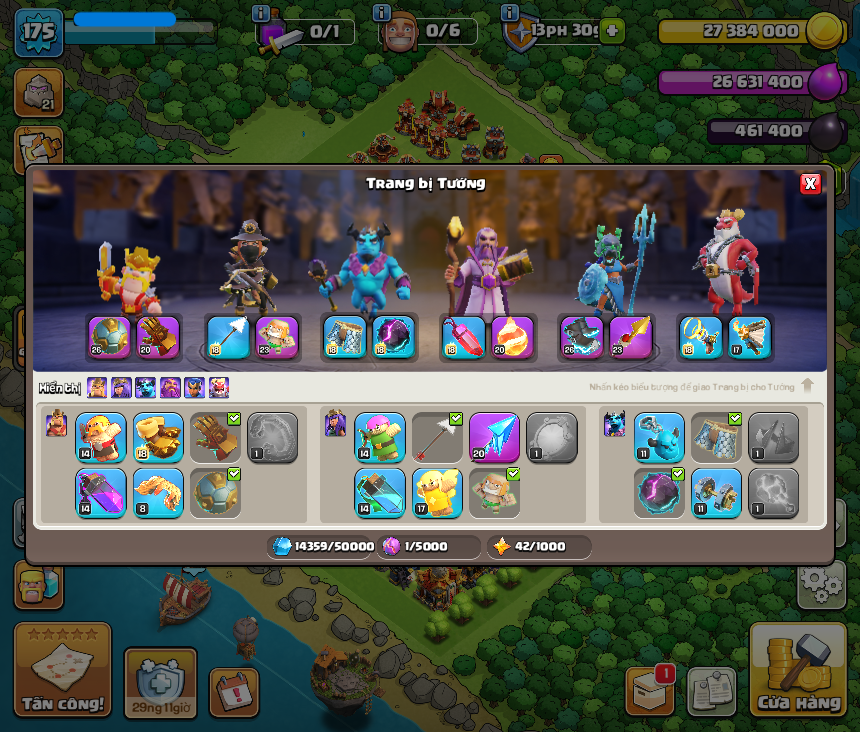Open the Cửa Hàng shop

pos(798,670)
